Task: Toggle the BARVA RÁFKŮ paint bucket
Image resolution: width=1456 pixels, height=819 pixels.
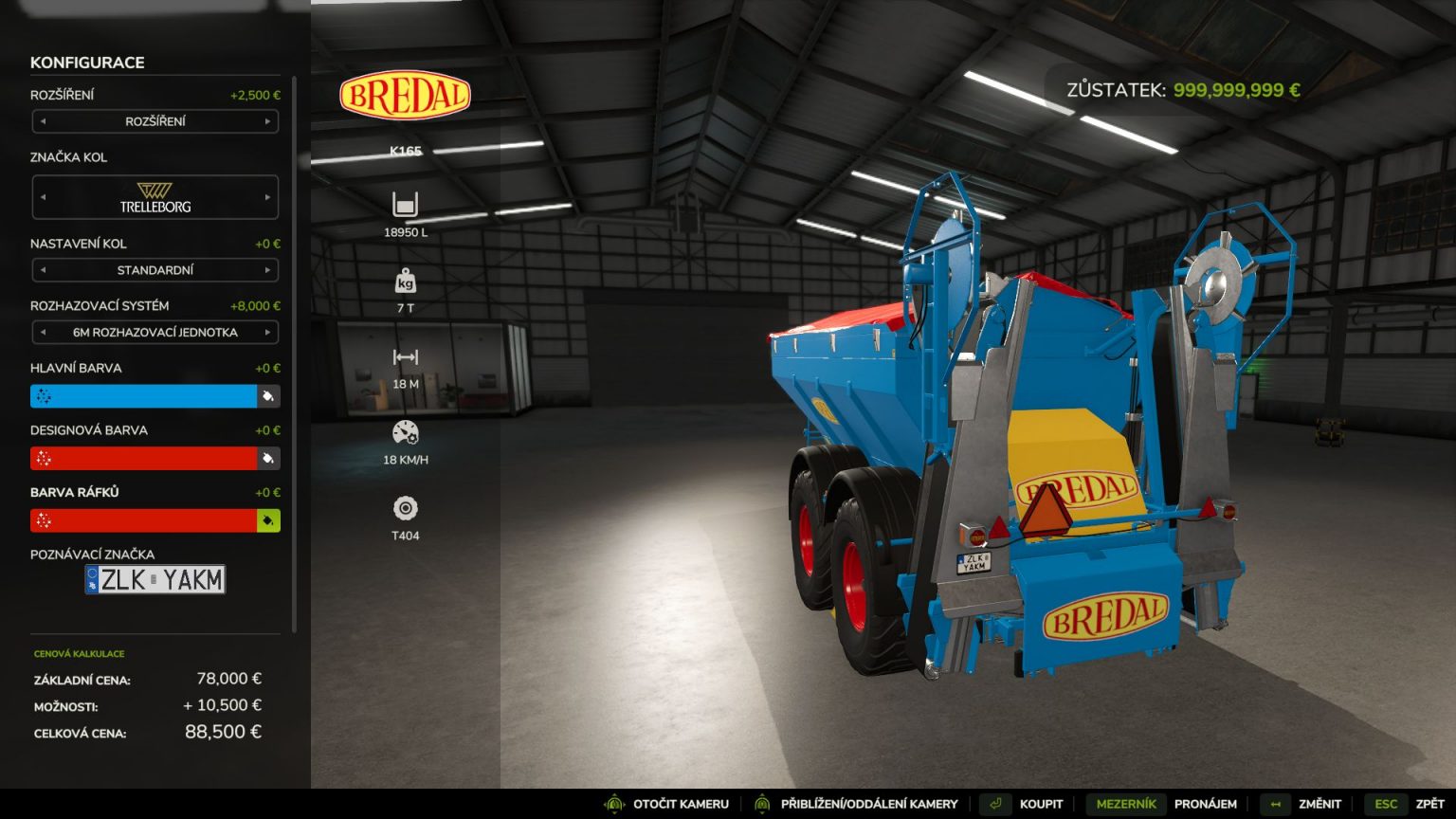Action: (270, 519)
